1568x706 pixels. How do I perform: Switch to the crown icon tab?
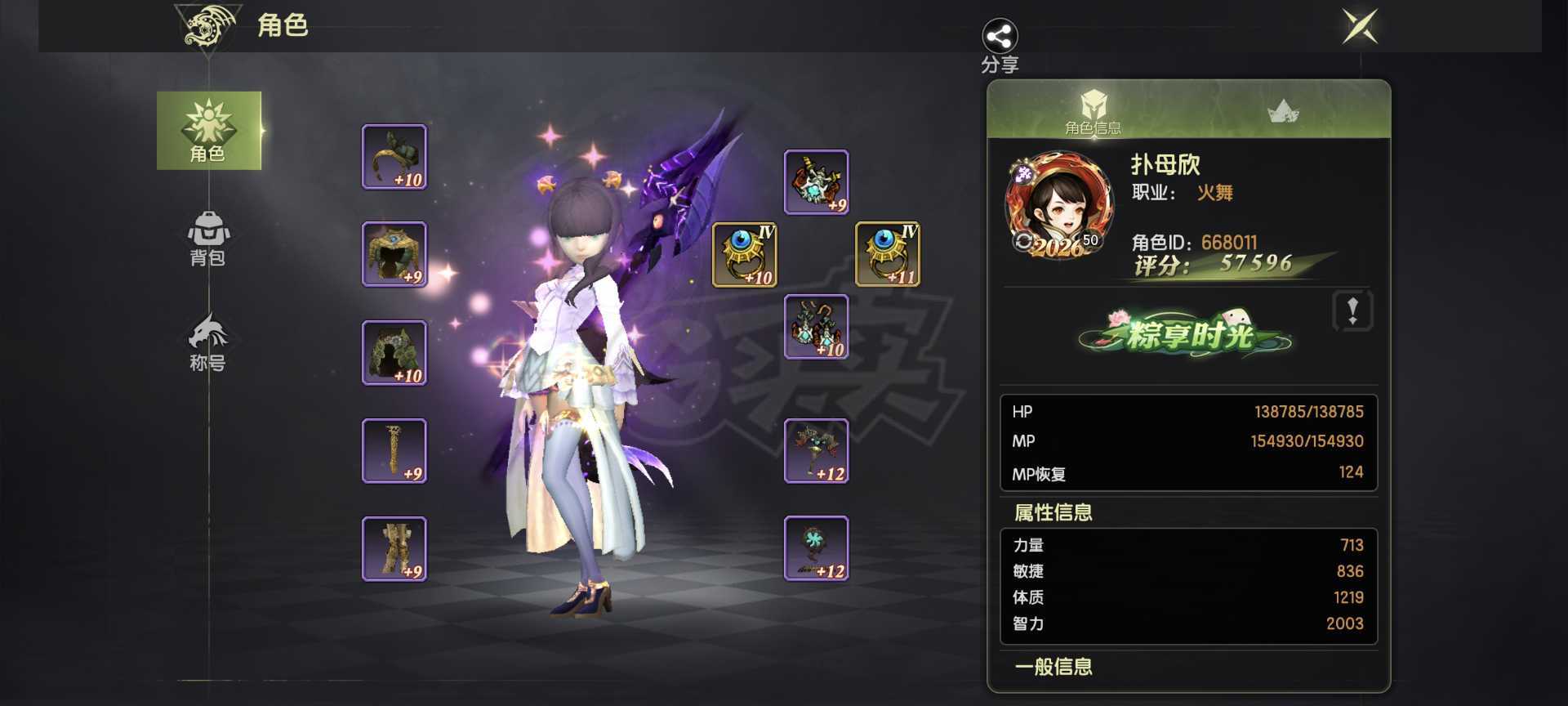pyautogui.click(x=1283, y=111)
